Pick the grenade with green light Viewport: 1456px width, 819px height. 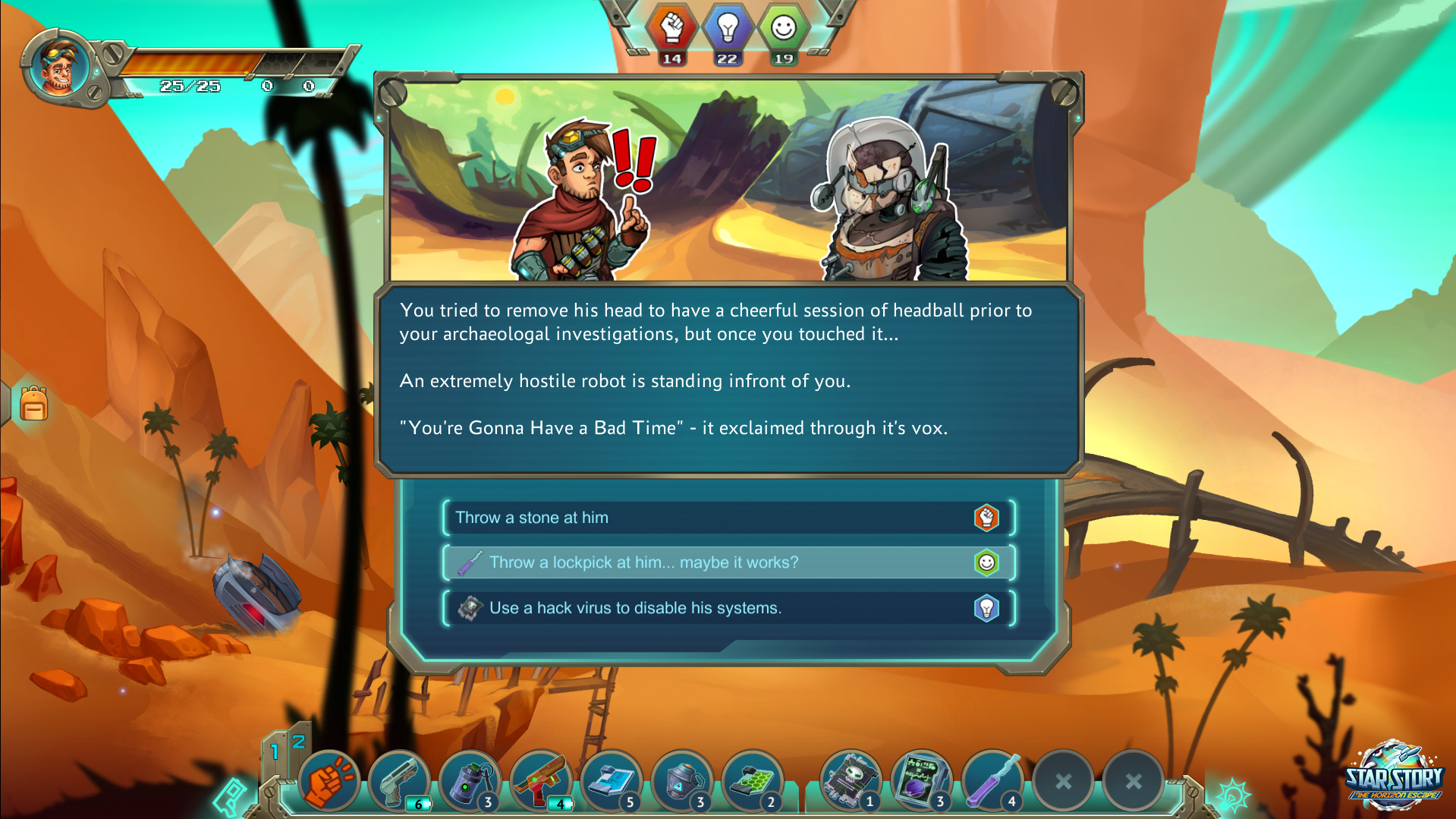point(470,781)
